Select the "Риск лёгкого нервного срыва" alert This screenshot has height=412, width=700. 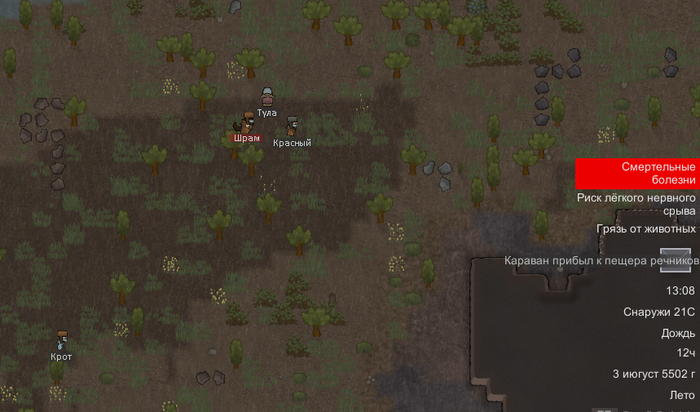(637, 205)
